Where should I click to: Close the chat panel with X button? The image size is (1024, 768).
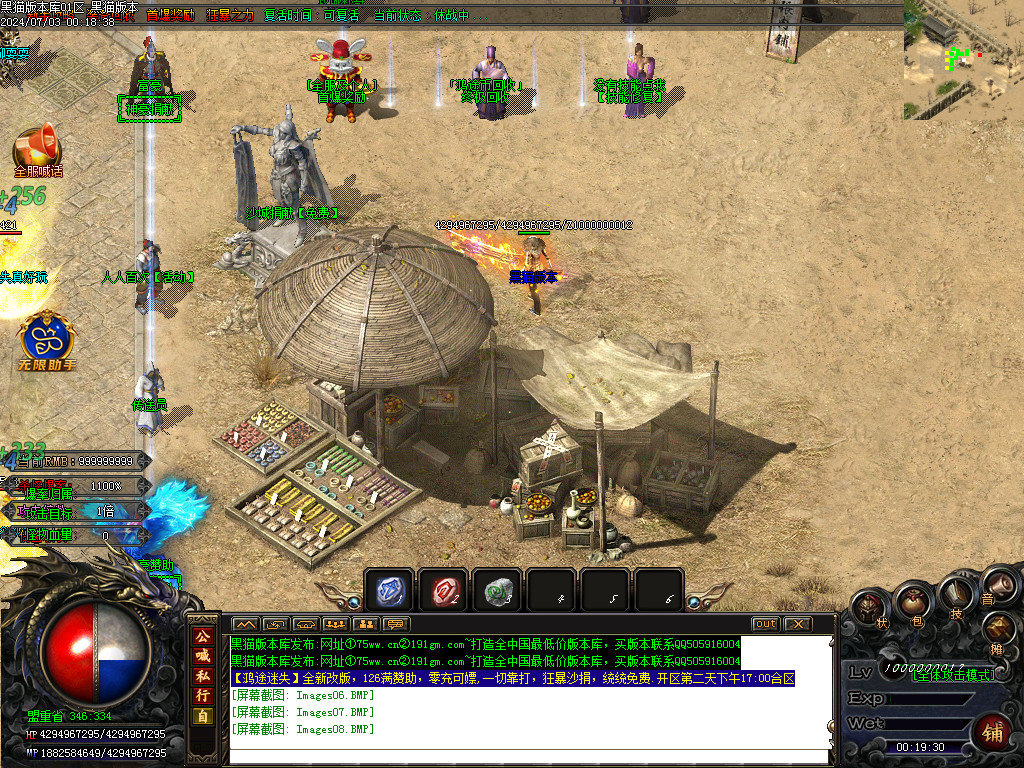pos(797,624)
